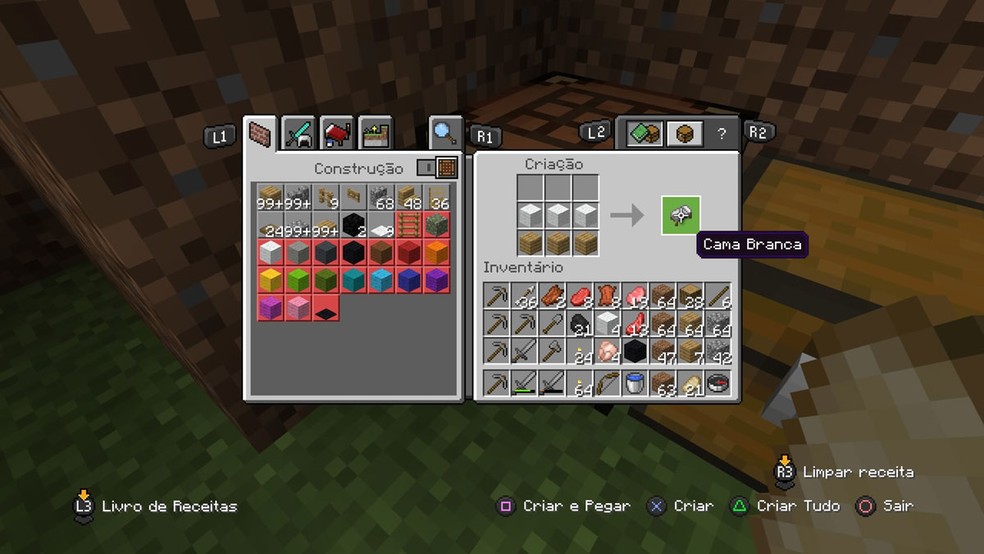This screenshot has width=984, height=554.
Task: Select the Construção brick tab
Action: [262, 134]
